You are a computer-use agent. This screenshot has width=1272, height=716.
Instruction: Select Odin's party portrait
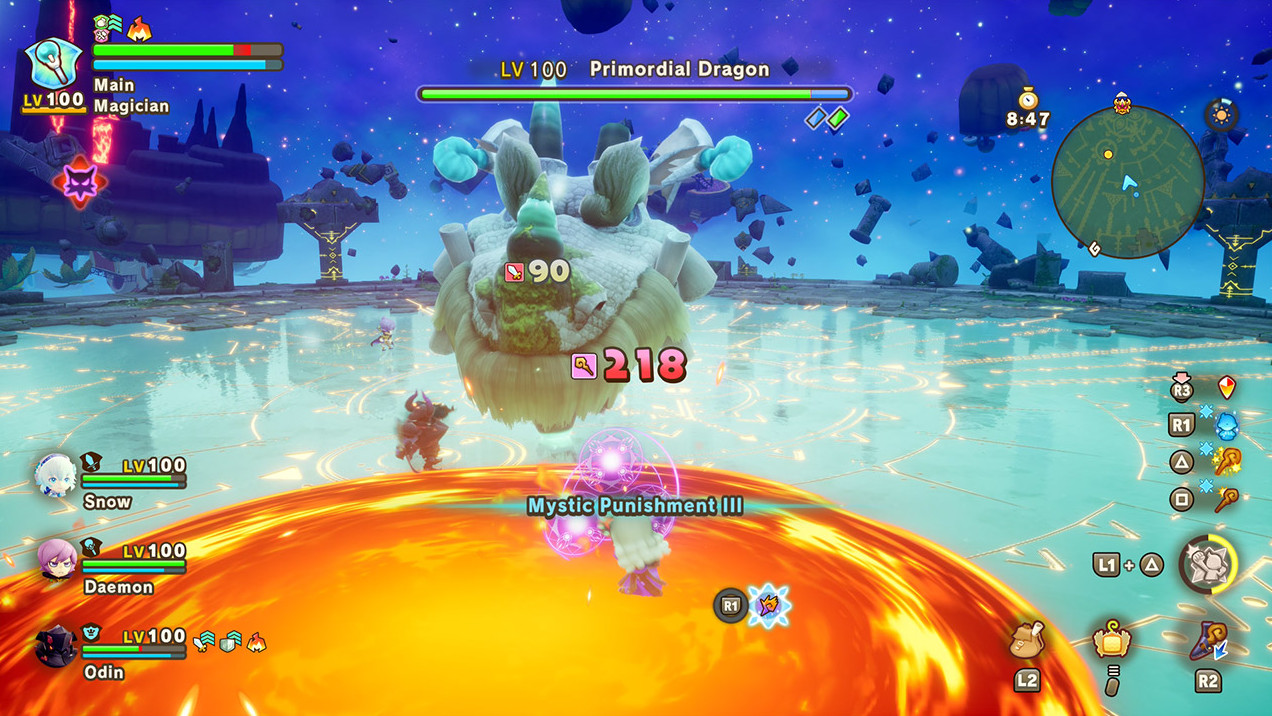[56, 645]
